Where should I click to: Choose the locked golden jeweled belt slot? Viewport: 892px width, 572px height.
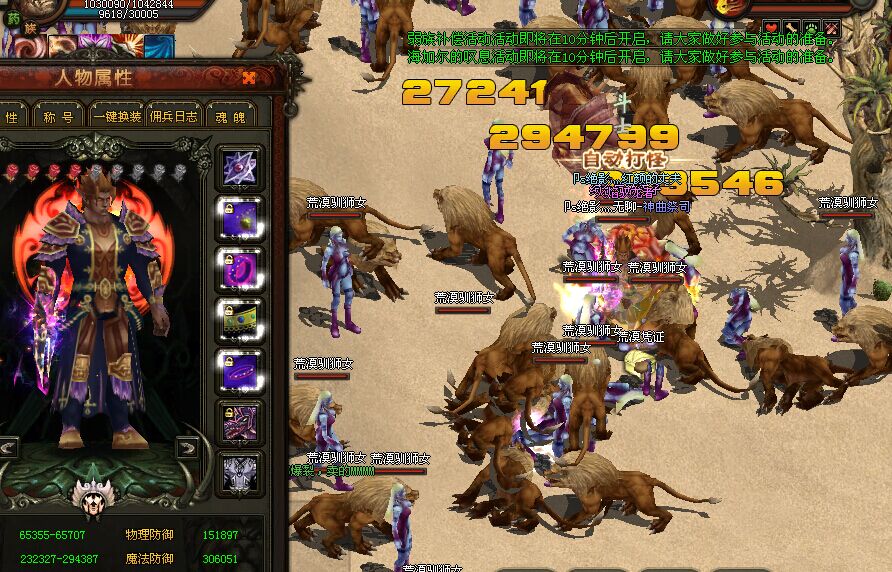point(240,320)
